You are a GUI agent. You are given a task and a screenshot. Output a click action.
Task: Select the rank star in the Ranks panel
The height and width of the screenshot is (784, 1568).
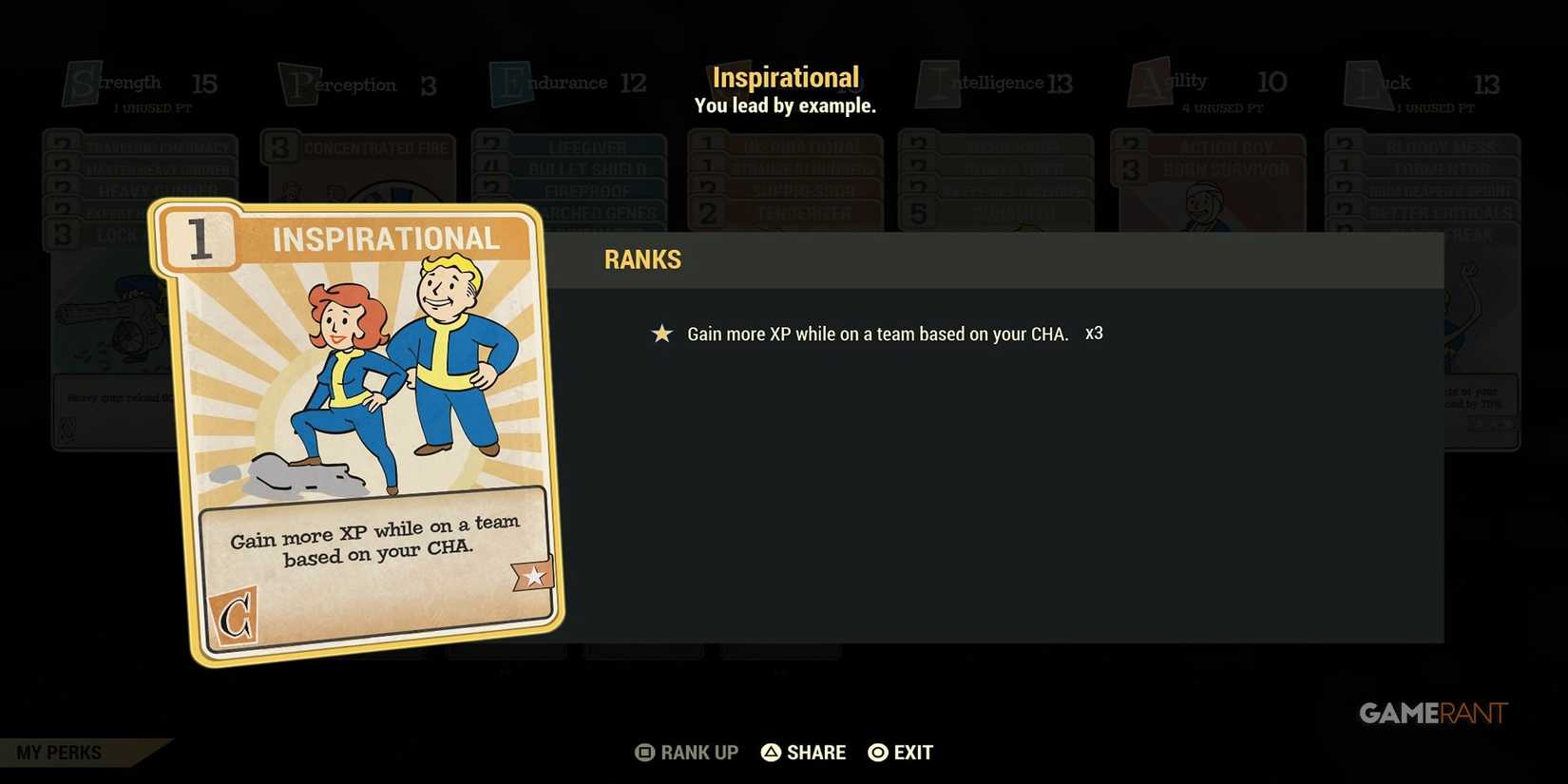tap(660, 334)
